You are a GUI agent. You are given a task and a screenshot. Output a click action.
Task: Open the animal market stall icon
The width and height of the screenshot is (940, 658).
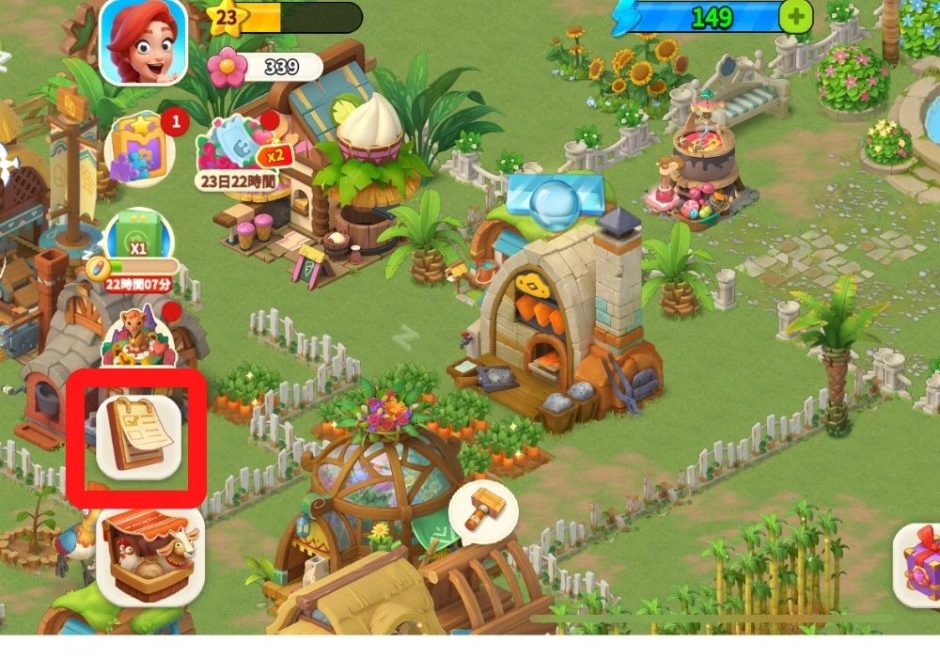point(150,557)
